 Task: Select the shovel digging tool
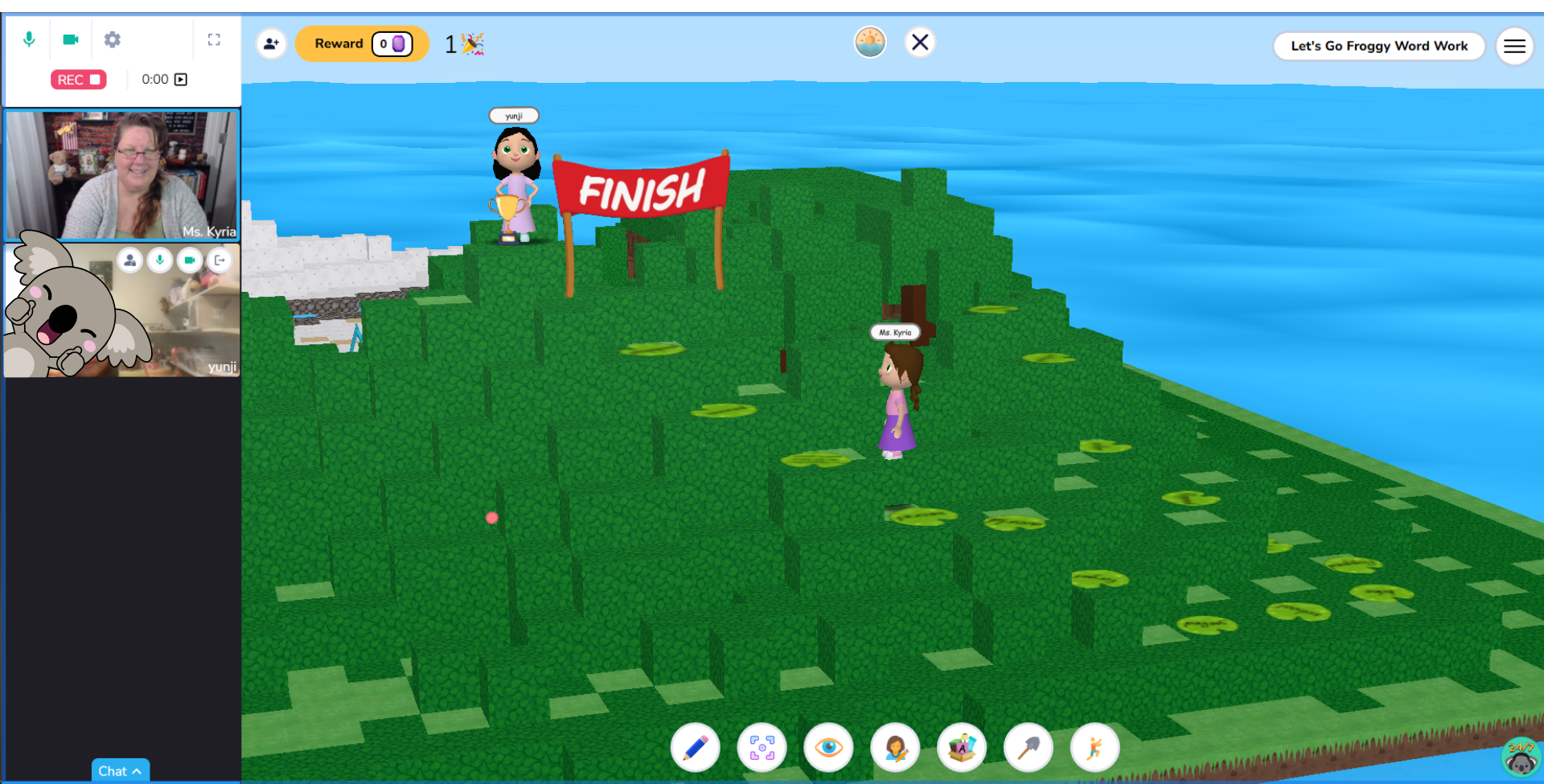click(x=1029, y=747)
